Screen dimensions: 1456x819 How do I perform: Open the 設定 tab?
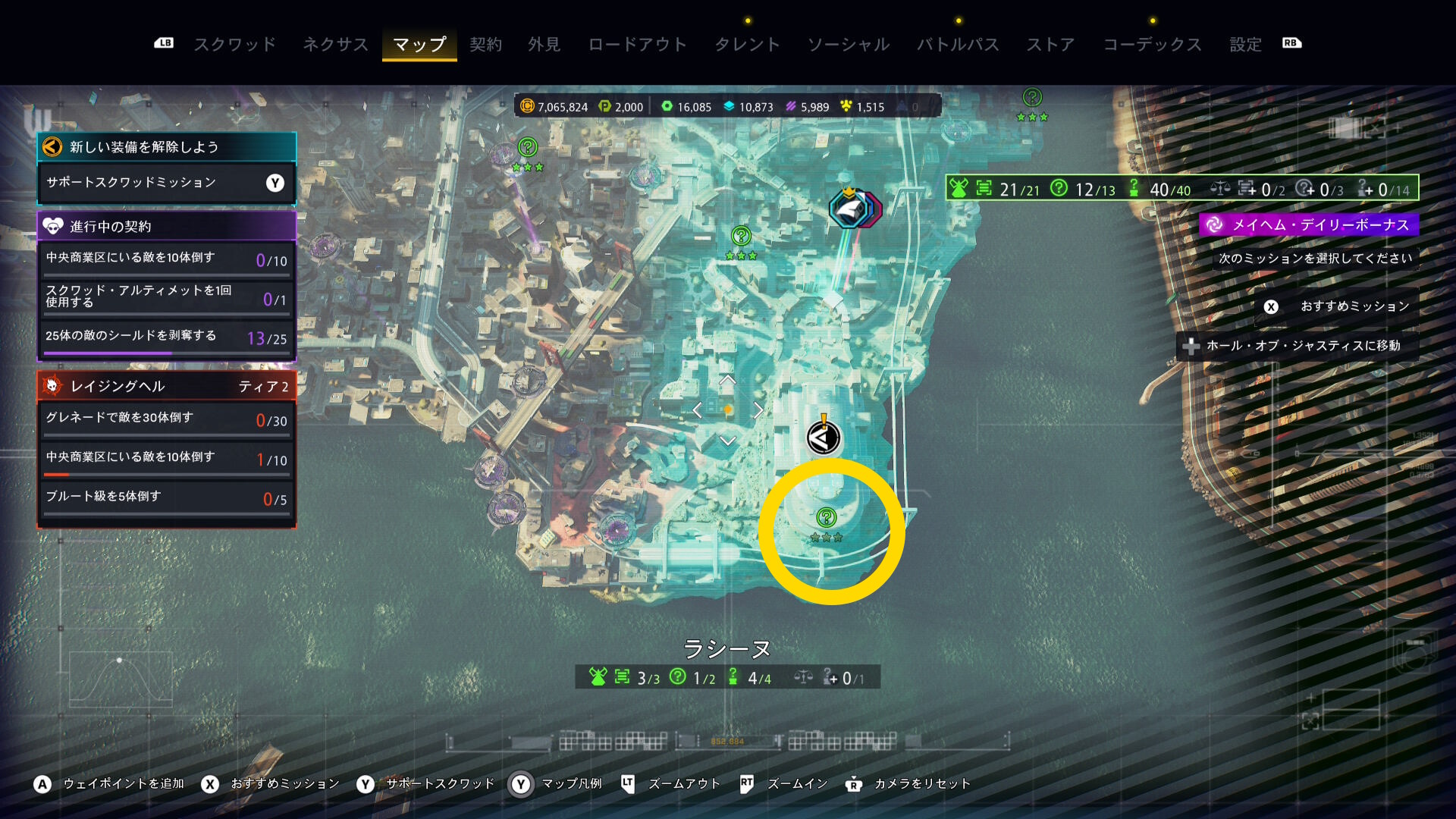(x=1245, y=44)
